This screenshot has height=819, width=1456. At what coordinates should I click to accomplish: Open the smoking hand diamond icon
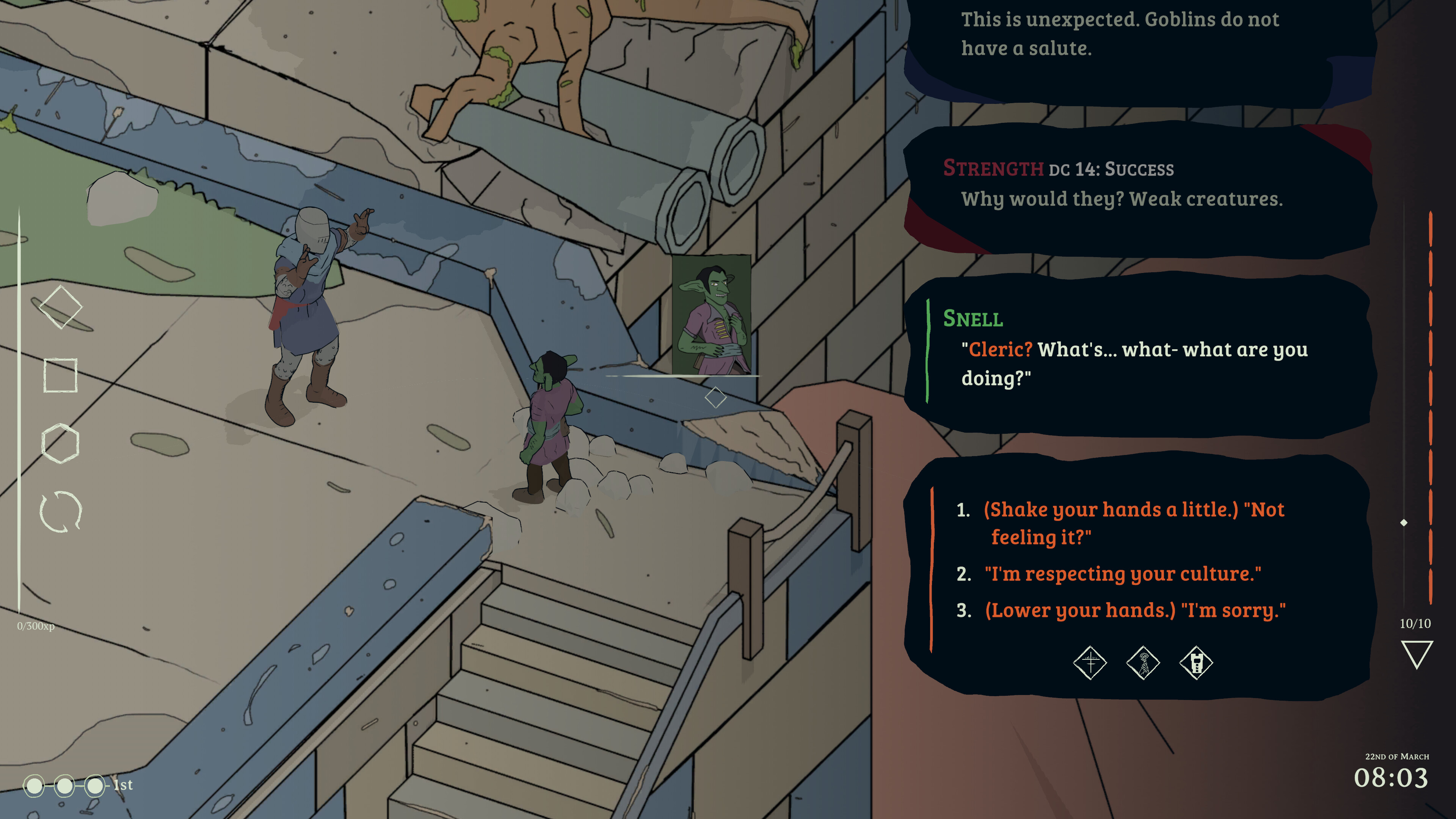(1143, 662)
